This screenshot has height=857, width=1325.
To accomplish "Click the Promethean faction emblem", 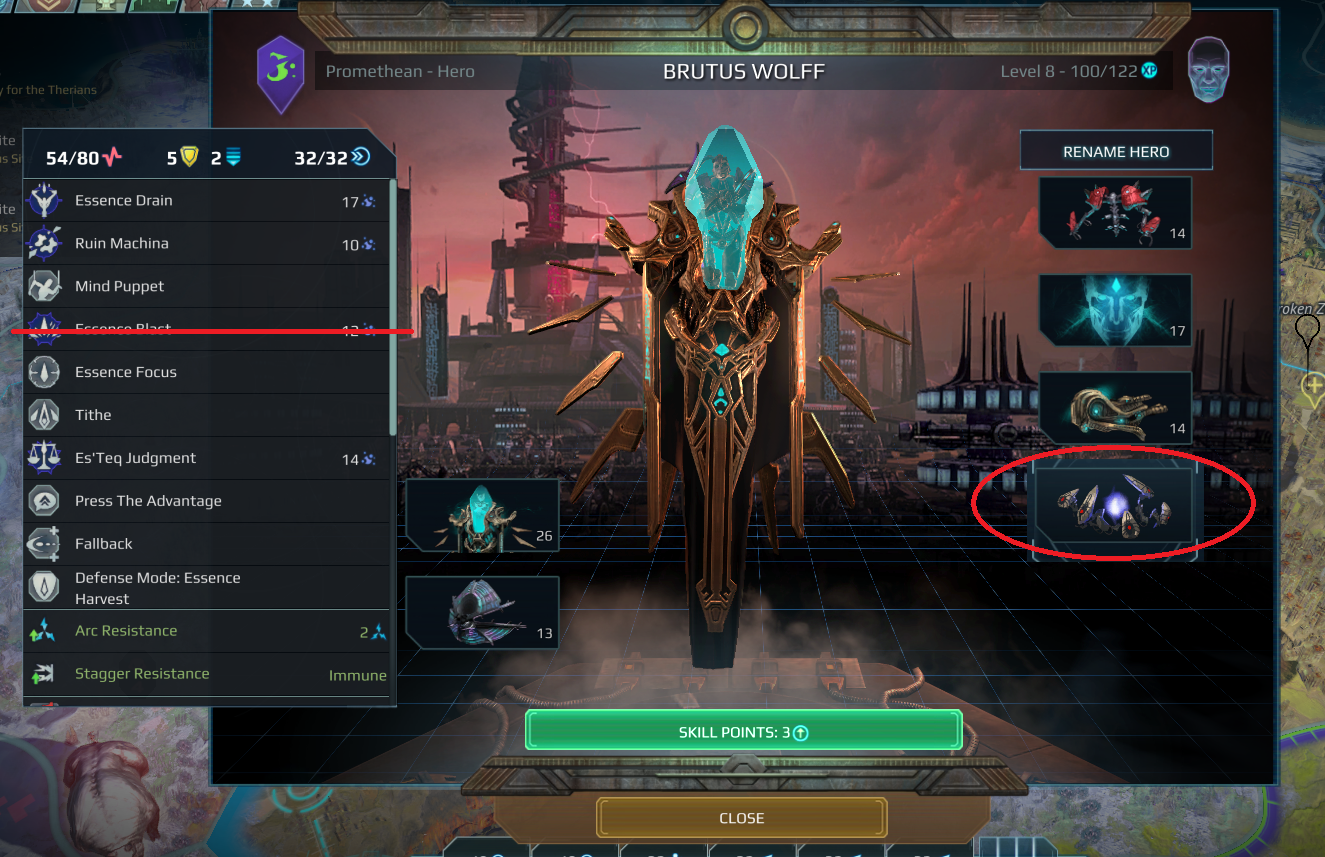I will coord(280,74).
